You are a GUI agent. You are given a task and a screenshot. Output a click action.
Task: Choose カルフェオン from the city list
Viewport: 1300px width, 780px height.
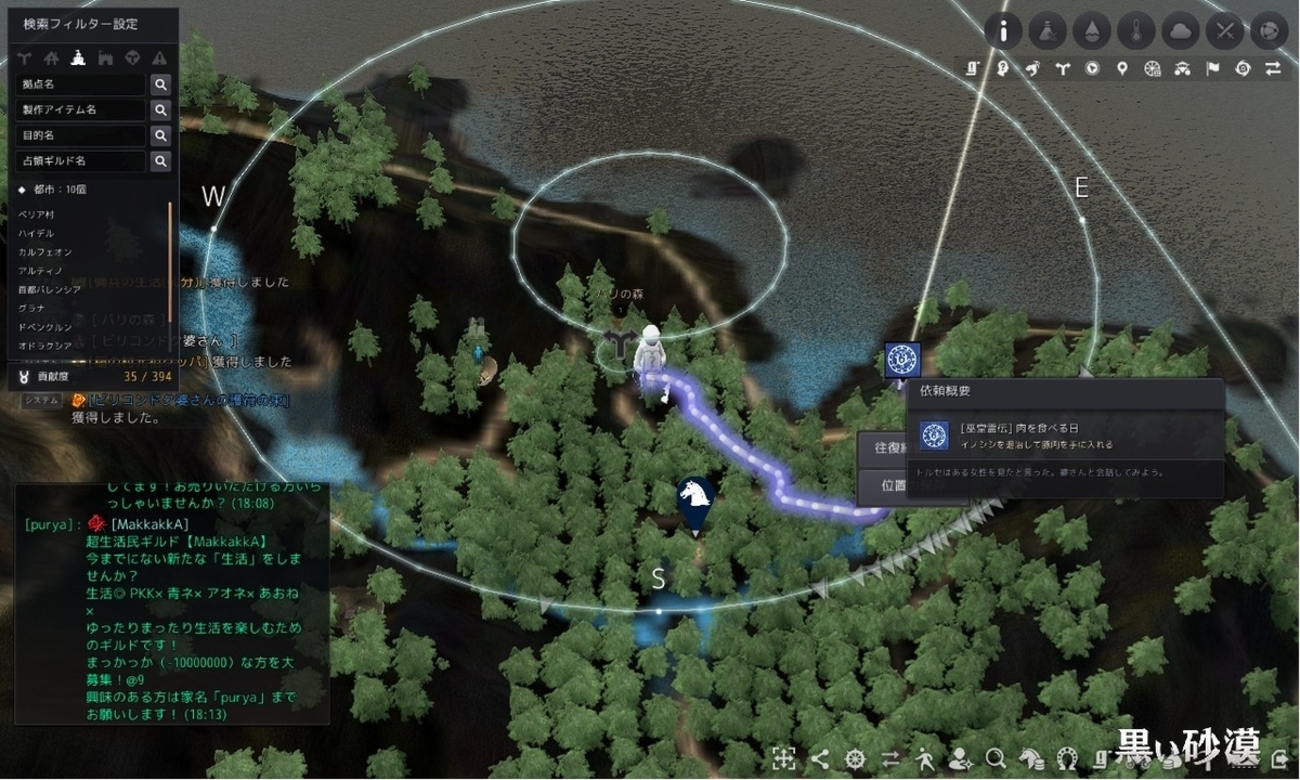pyautogui.click(x=45, y=252)
